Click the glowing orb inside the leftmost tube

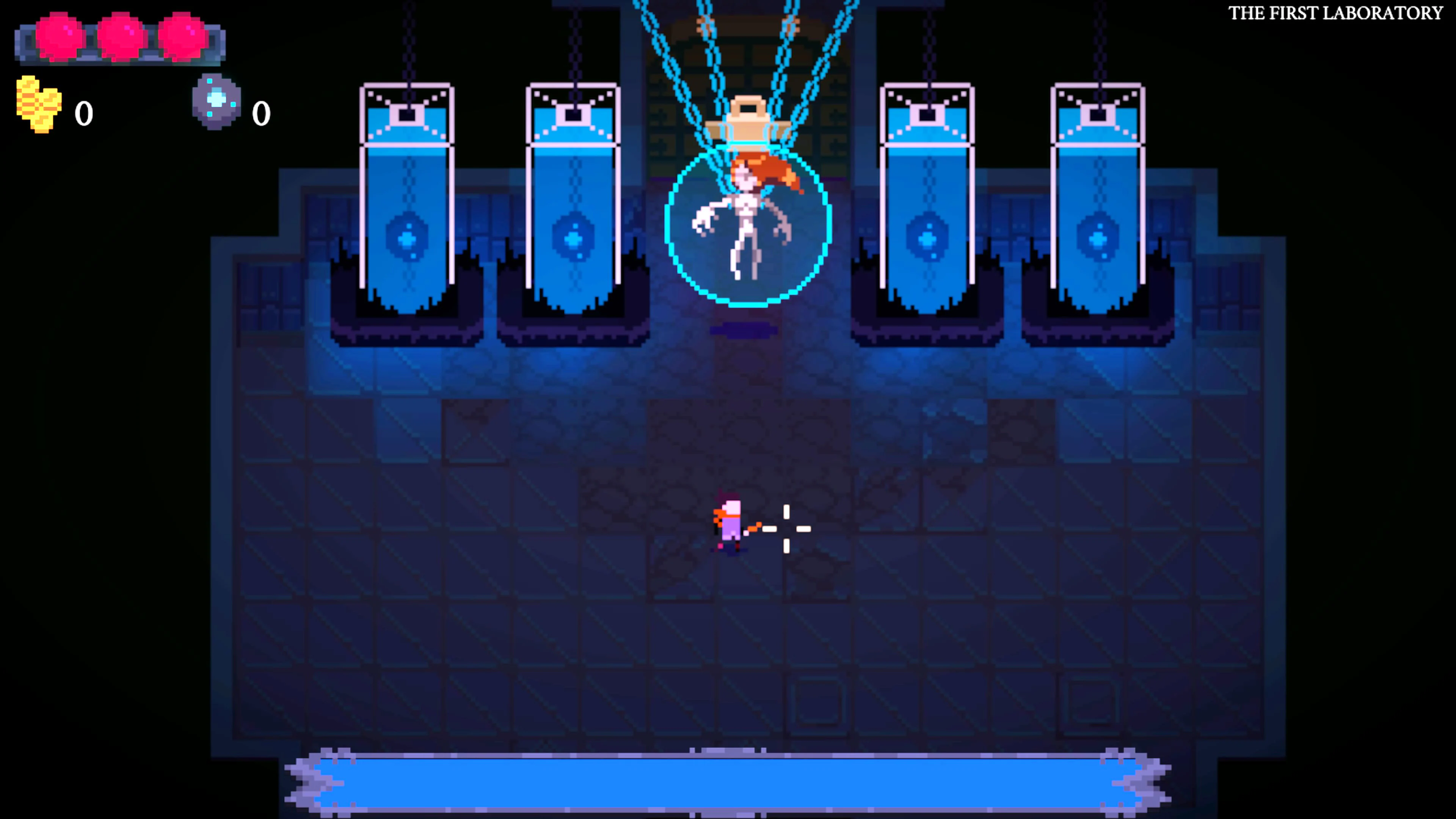click(x=406, y=237)
